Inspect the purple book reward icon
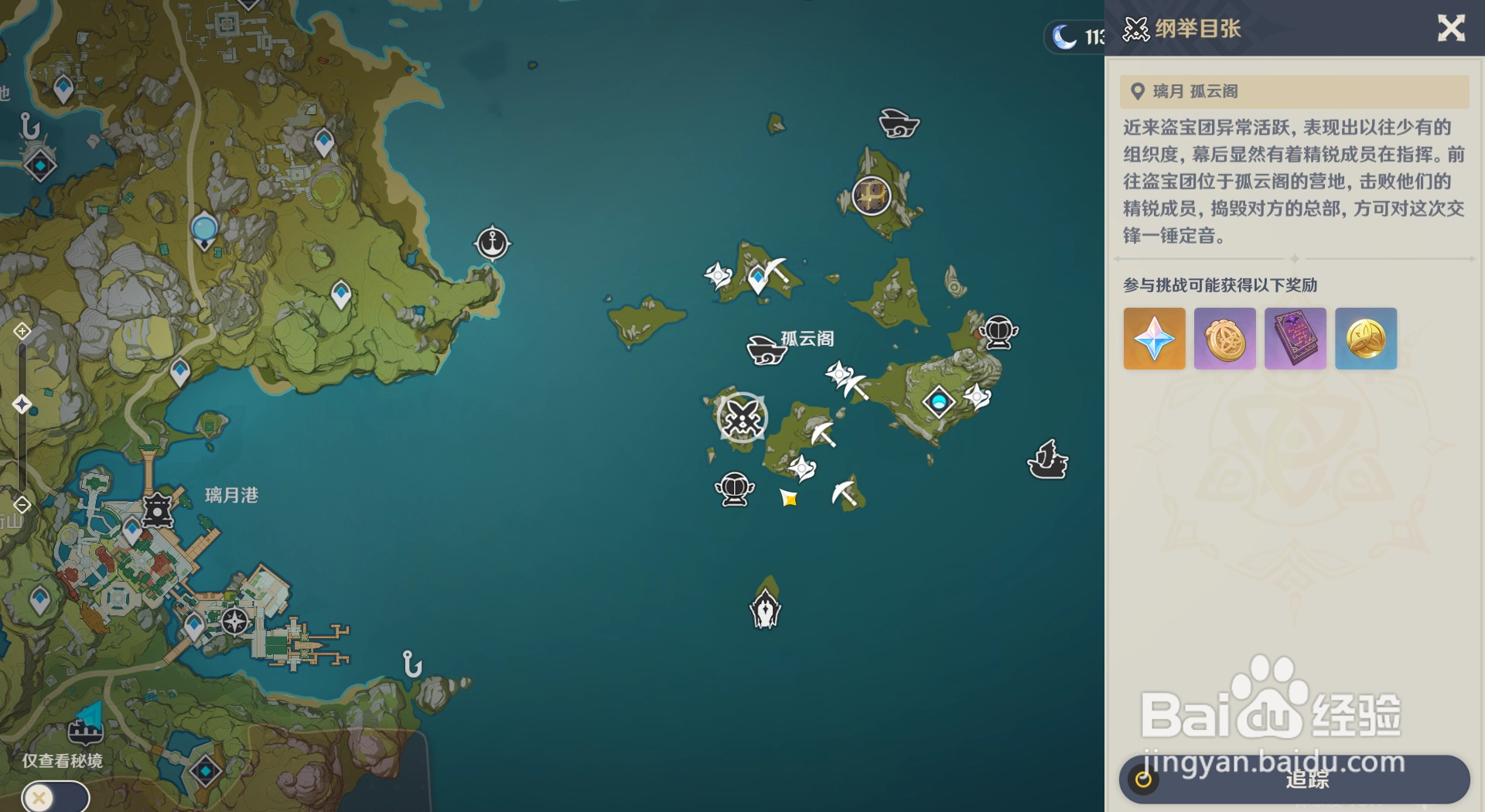Screen dimensions: 1485x812 [x=1295, y=339]
